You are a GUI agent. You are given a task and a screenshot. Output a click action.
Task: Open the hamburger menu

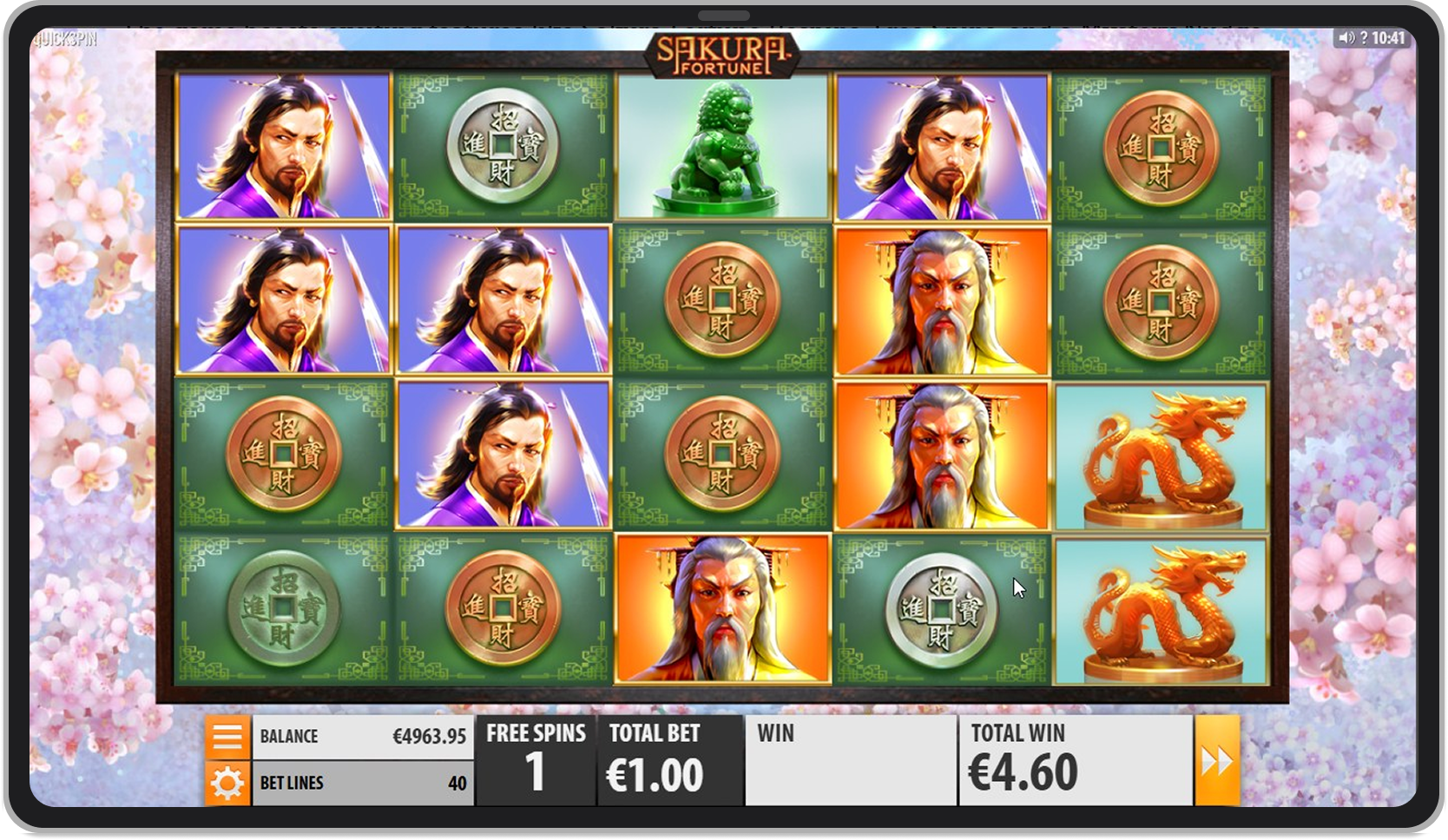click(227, 735)
